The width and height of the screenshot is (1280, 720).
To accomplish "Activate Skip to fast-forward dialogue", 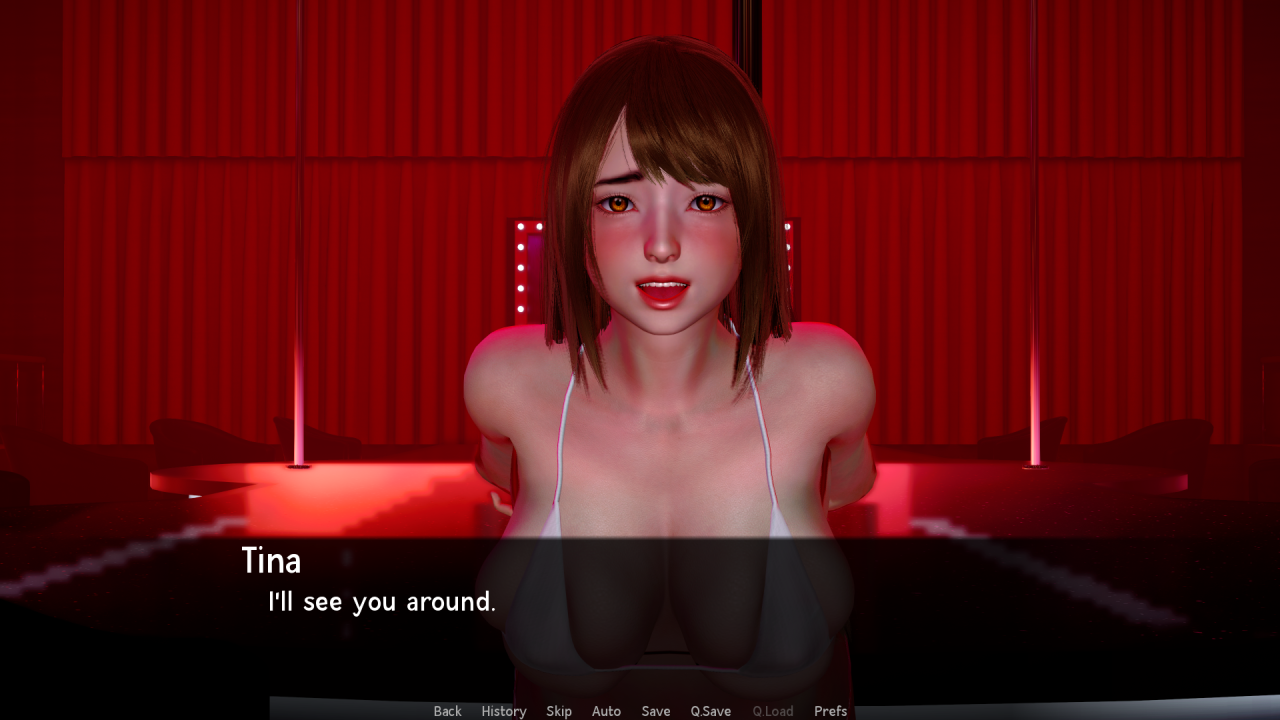I will pos(559,711).
